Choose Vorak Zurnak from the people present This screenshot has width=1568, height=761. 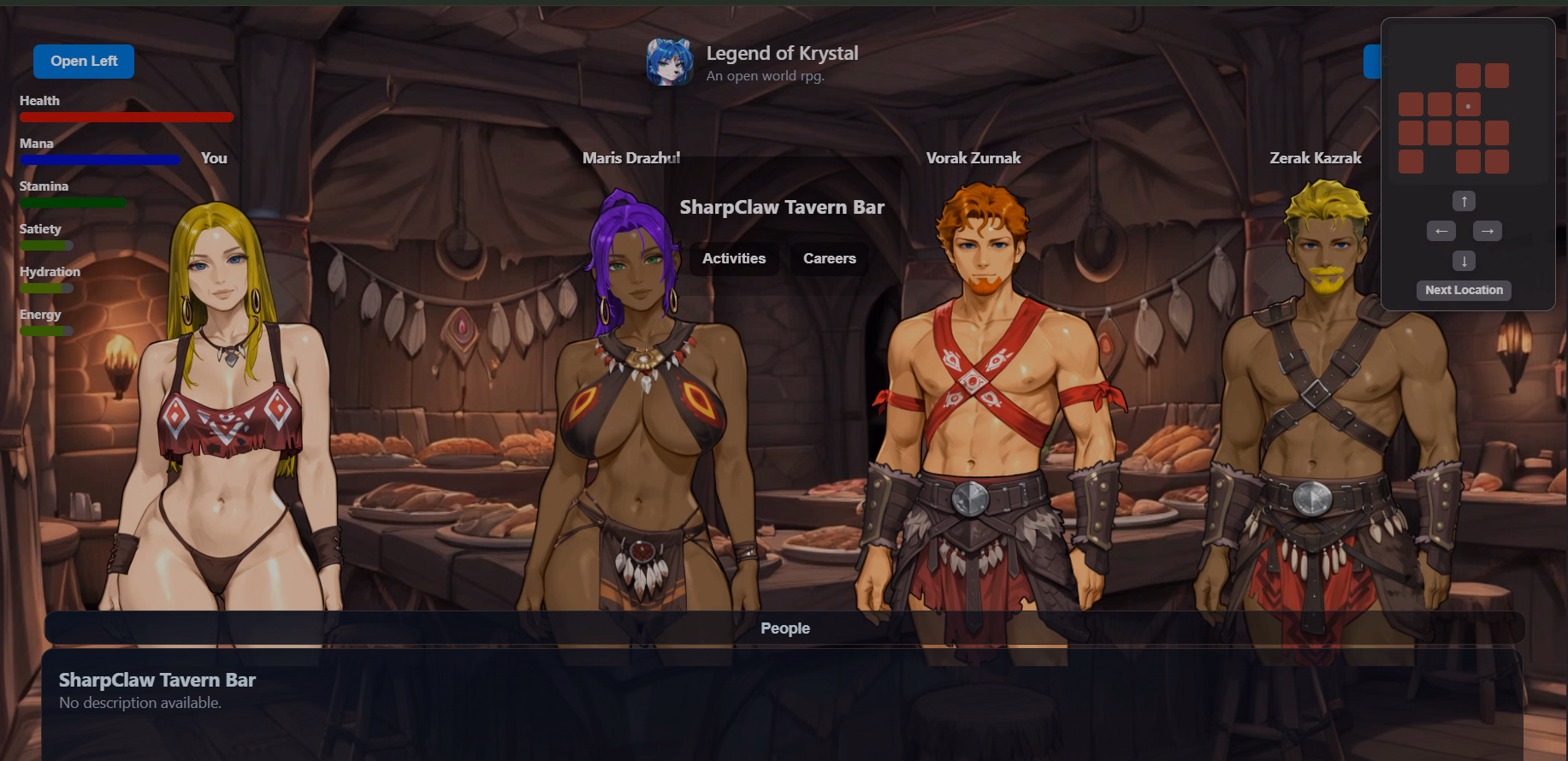click(984, 385)
